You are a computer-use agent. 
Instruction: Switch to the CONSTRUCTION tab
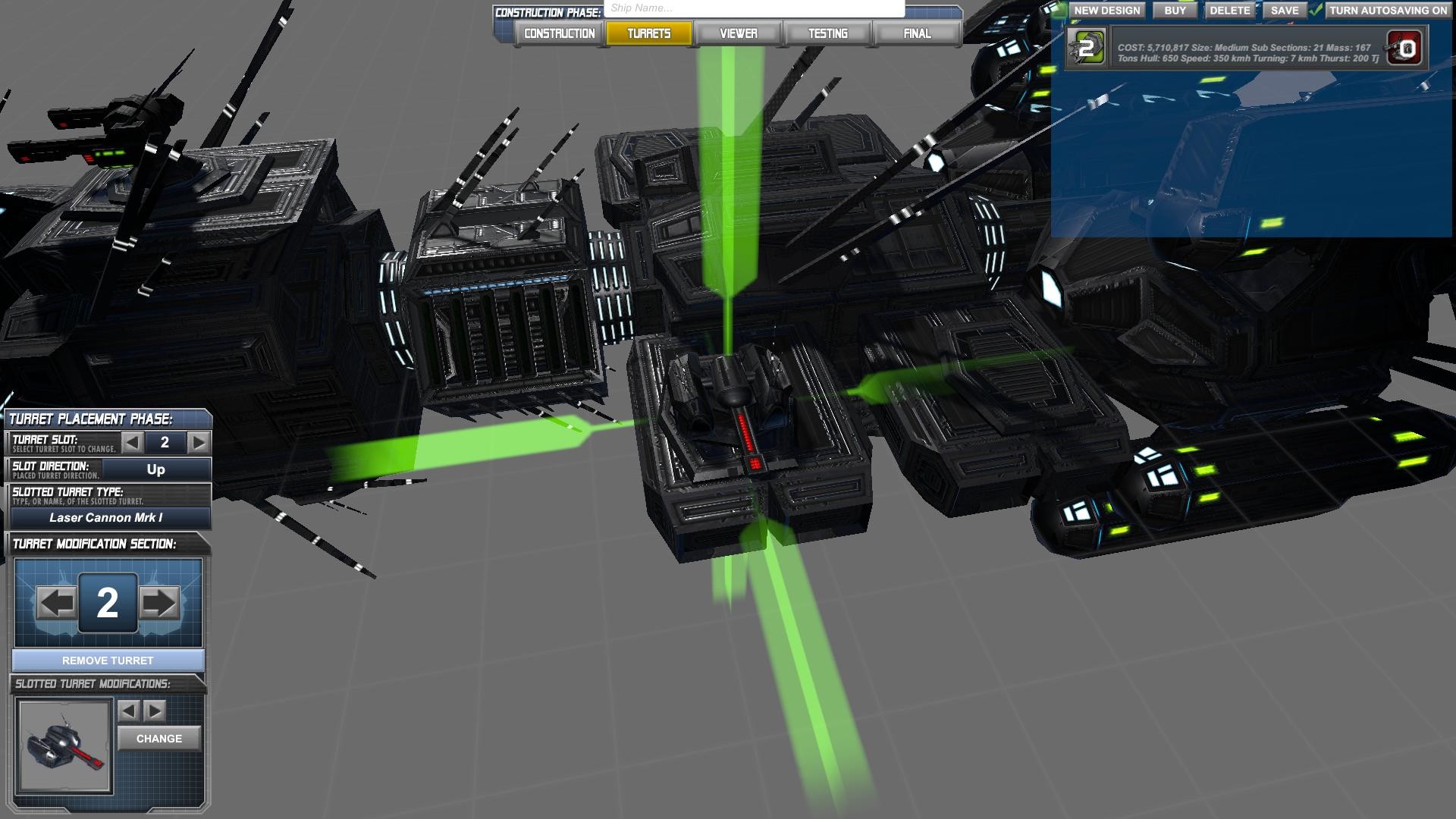click(x=557, y=33)
